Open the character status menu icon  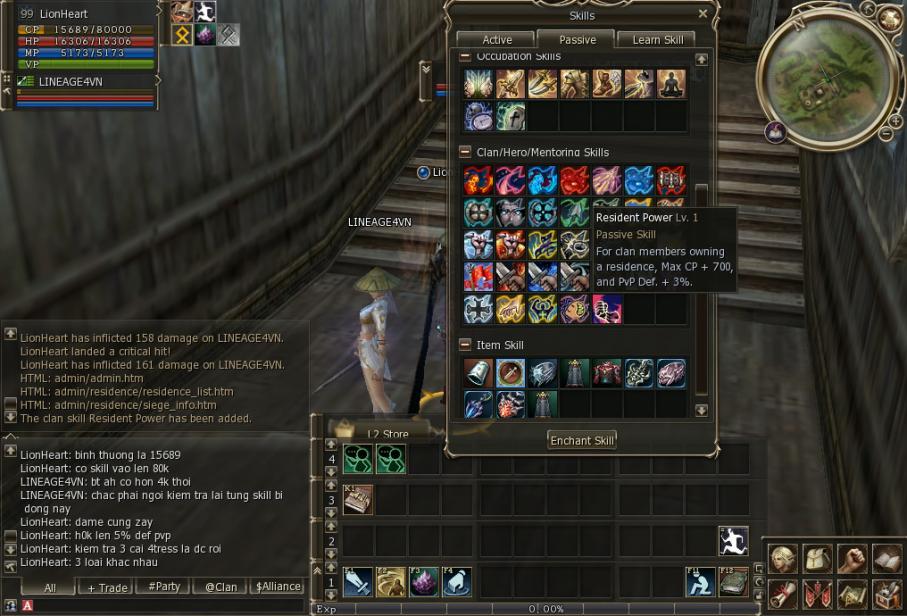[x=784, y=559]
